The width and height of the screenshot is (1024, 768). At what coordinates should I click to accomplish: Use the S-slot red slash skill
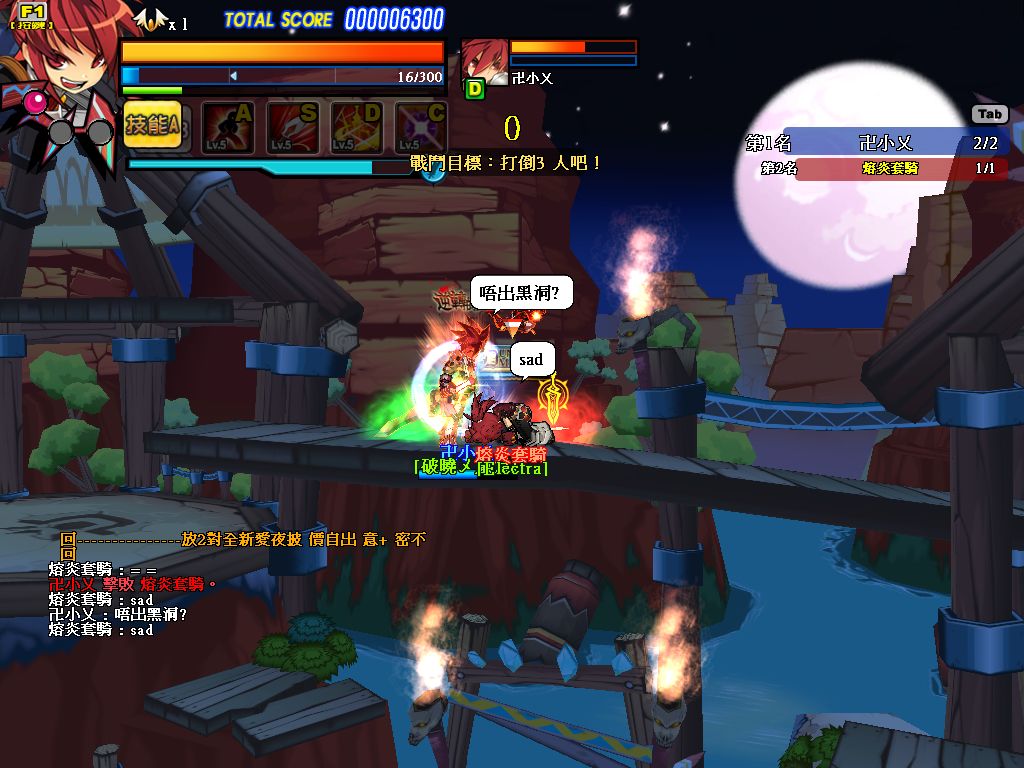click(x=292, y=128)
